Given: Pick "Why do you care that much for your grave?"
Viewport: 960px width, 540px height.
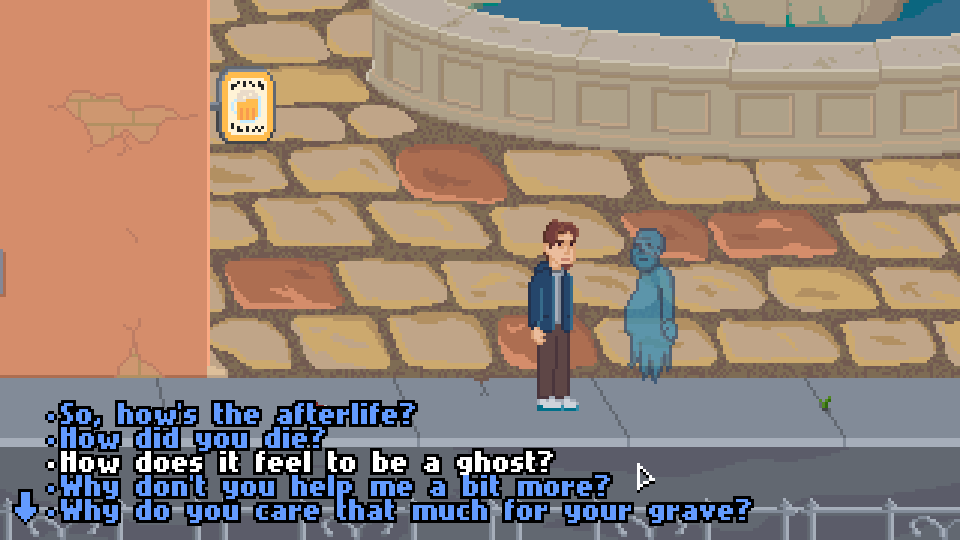Looking at the screenshot, I should (404, 511).
